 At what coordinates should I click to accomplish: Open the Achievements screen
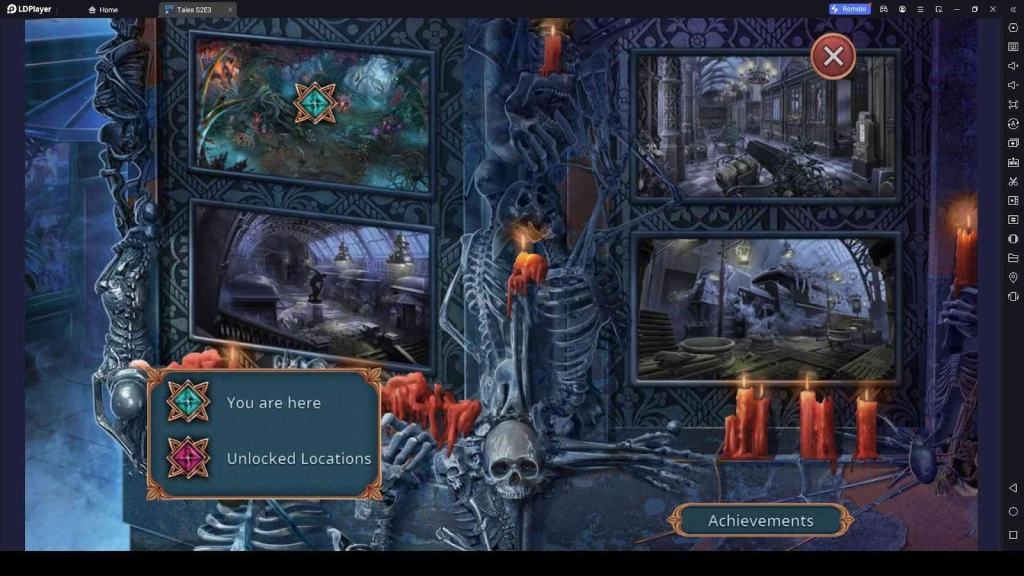click(x=761, y=520)
